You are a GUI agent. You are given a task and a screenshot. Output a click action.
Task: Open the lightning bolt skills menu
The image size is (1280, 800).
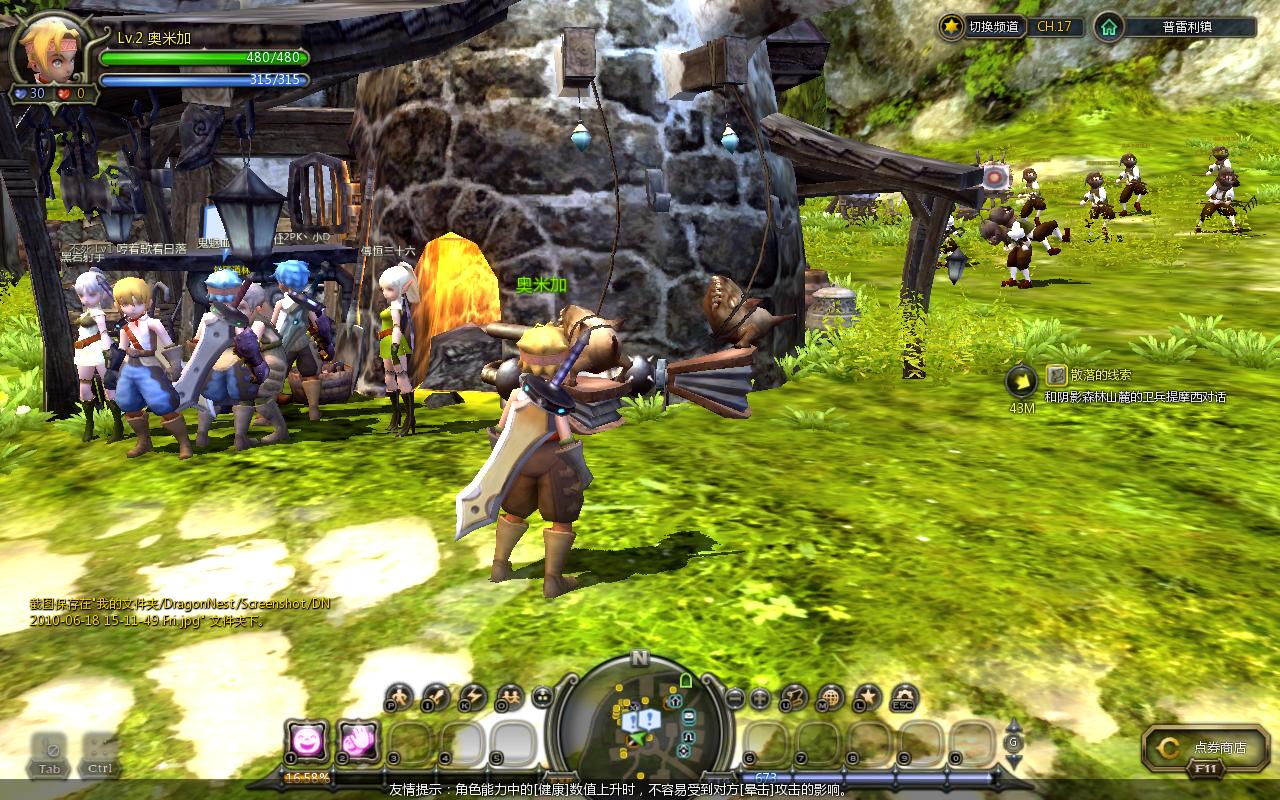(x=472, y=695)
